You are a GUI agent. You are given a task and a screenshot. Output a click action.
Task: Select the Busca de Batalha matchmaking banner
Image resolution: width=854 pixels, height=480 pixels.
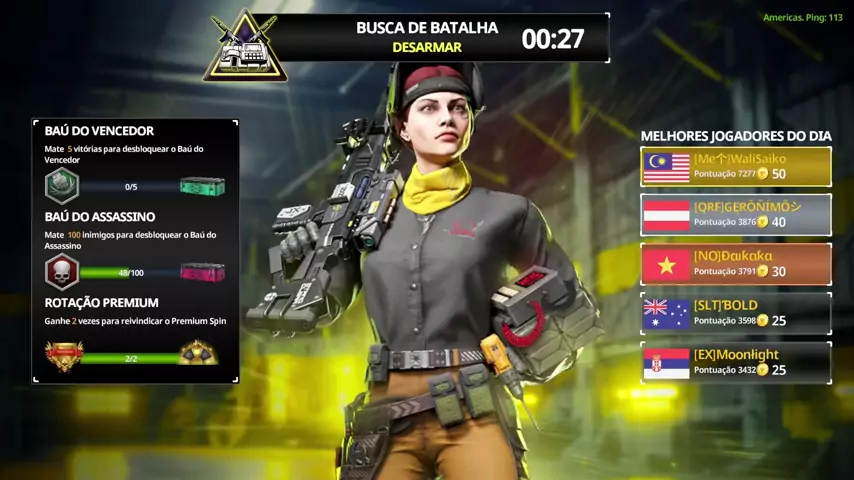pyautogui.click(x=427, y=38)
